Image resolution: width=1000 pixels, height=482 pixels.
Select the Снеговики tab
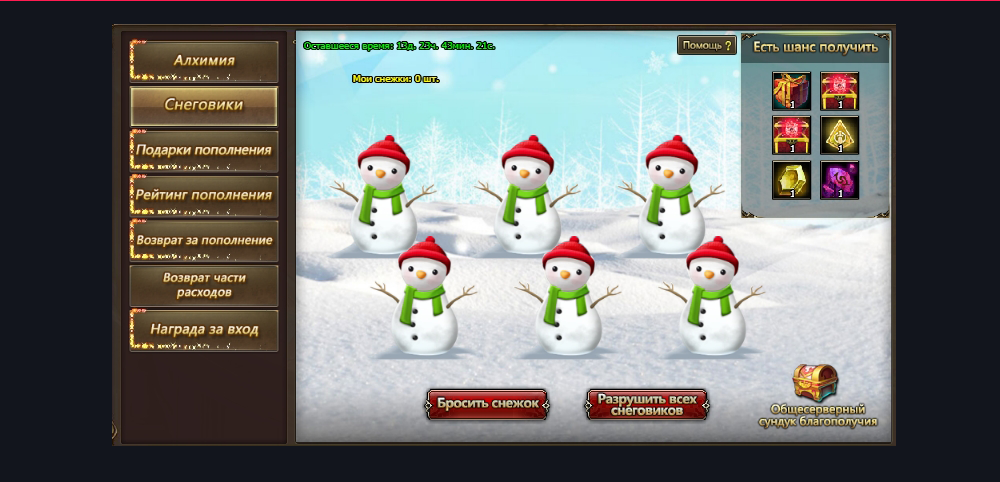click(x=204, y=105)
